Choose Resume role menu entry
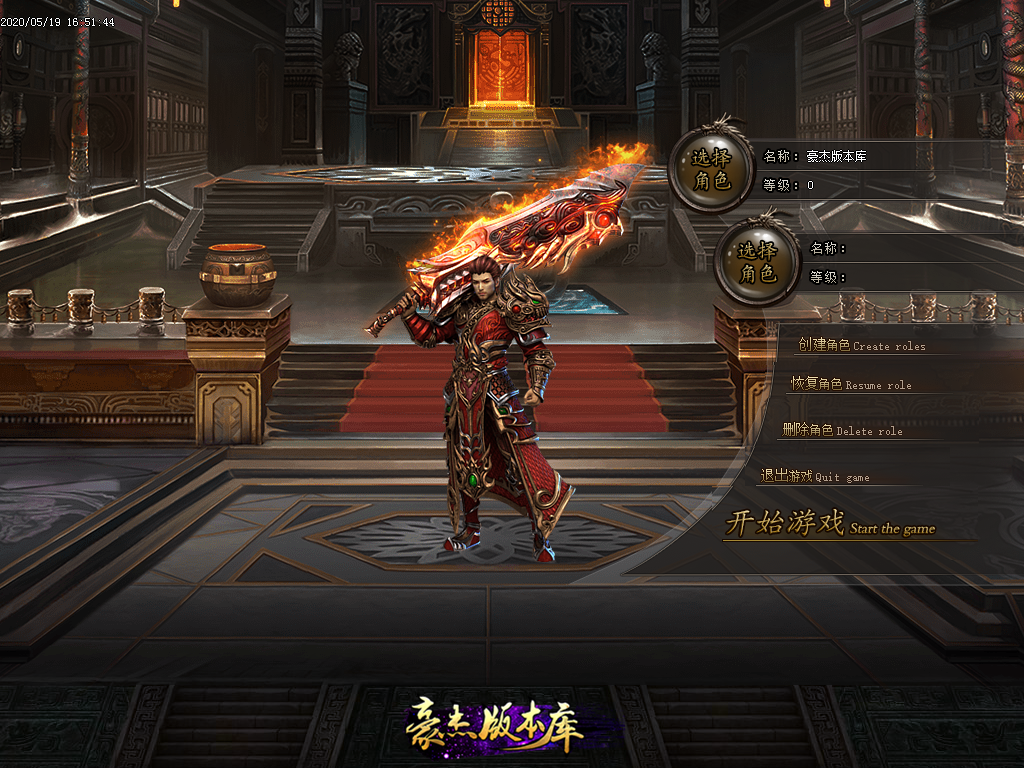Viewport: 1024px width, 768px height. 851,384
